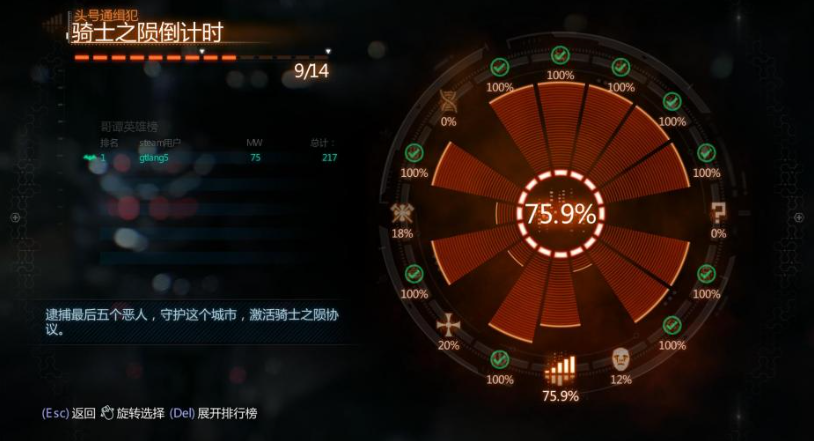The height and width of the screenshot is (441, 814).
Task: Select the DNA helix icon at 0%
Action: pos(448,100)
